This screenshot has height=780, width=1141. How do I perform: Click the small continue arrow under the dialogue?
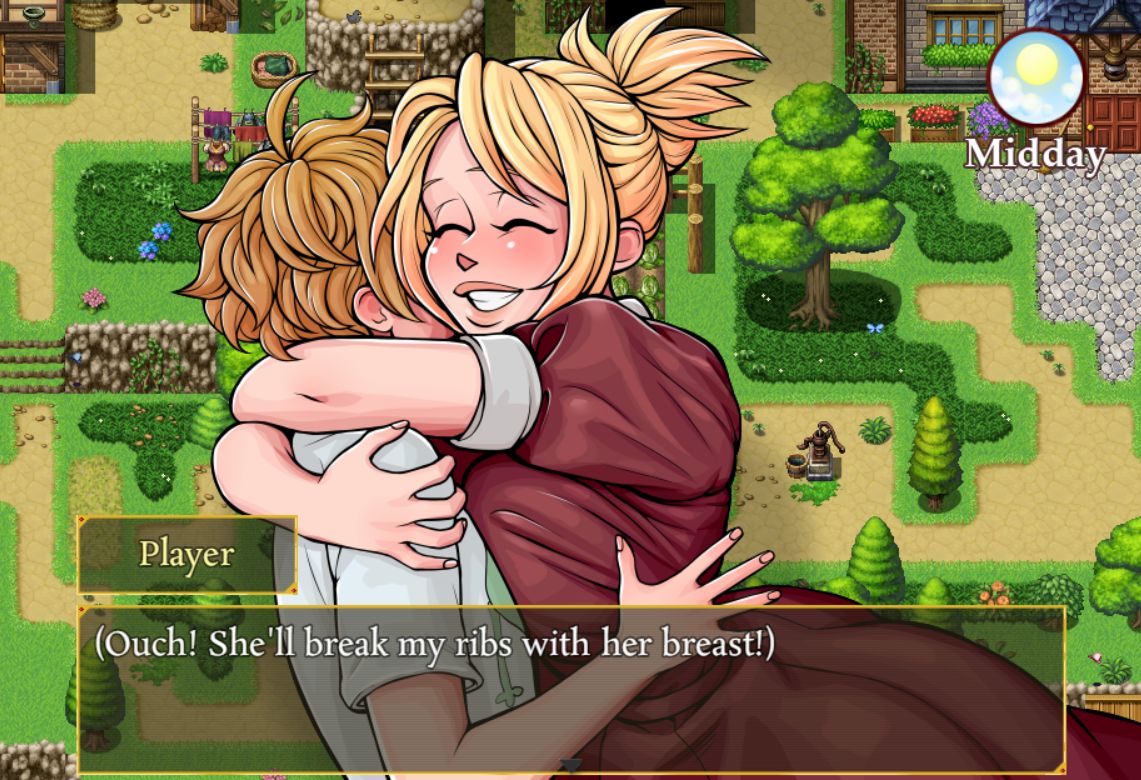coord(571,765)
